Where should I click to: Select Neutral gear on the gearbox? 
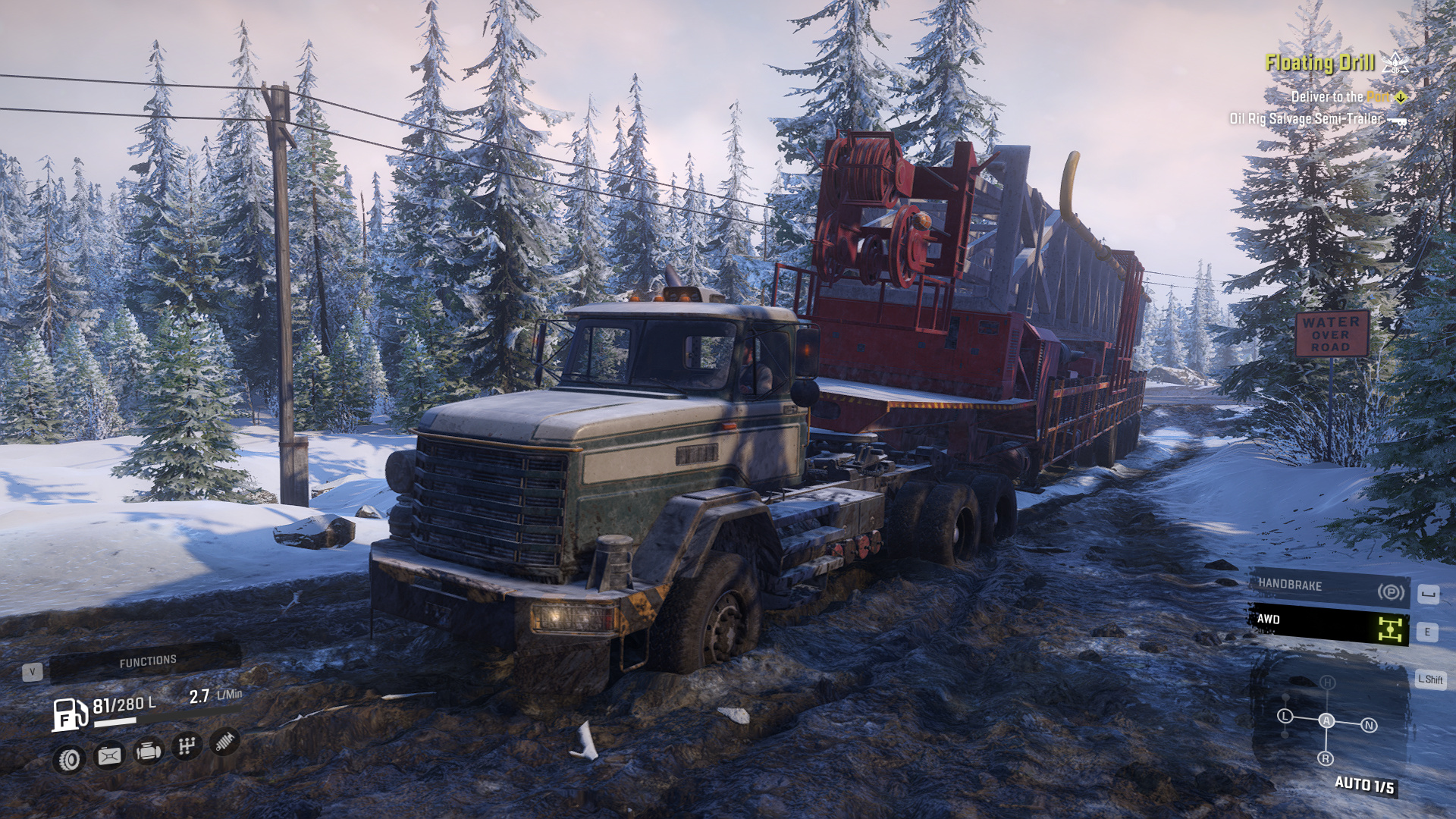(1369, 726)
